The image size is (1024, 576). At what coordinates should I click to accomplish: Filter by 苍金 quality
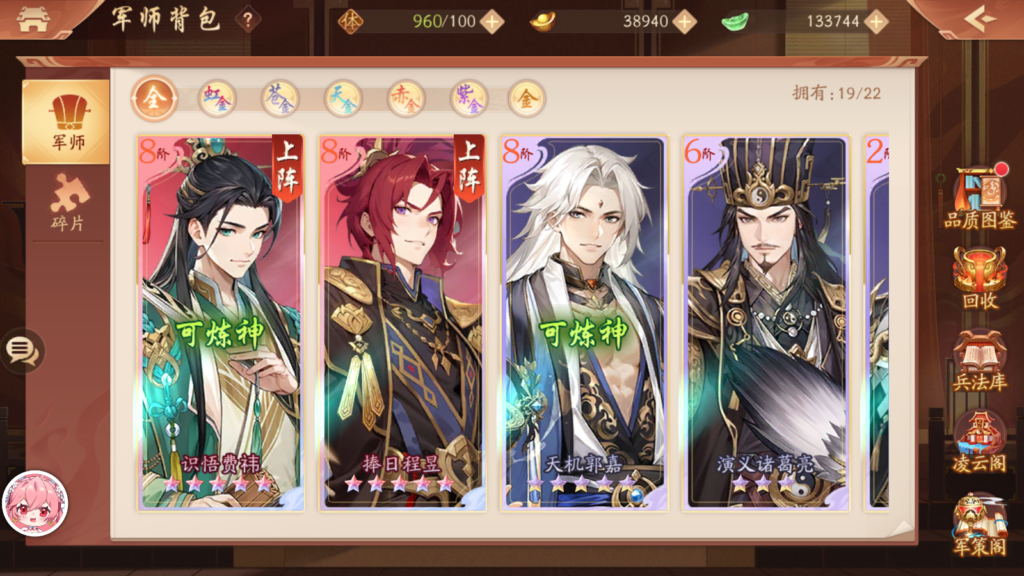[x=280, y=98]
